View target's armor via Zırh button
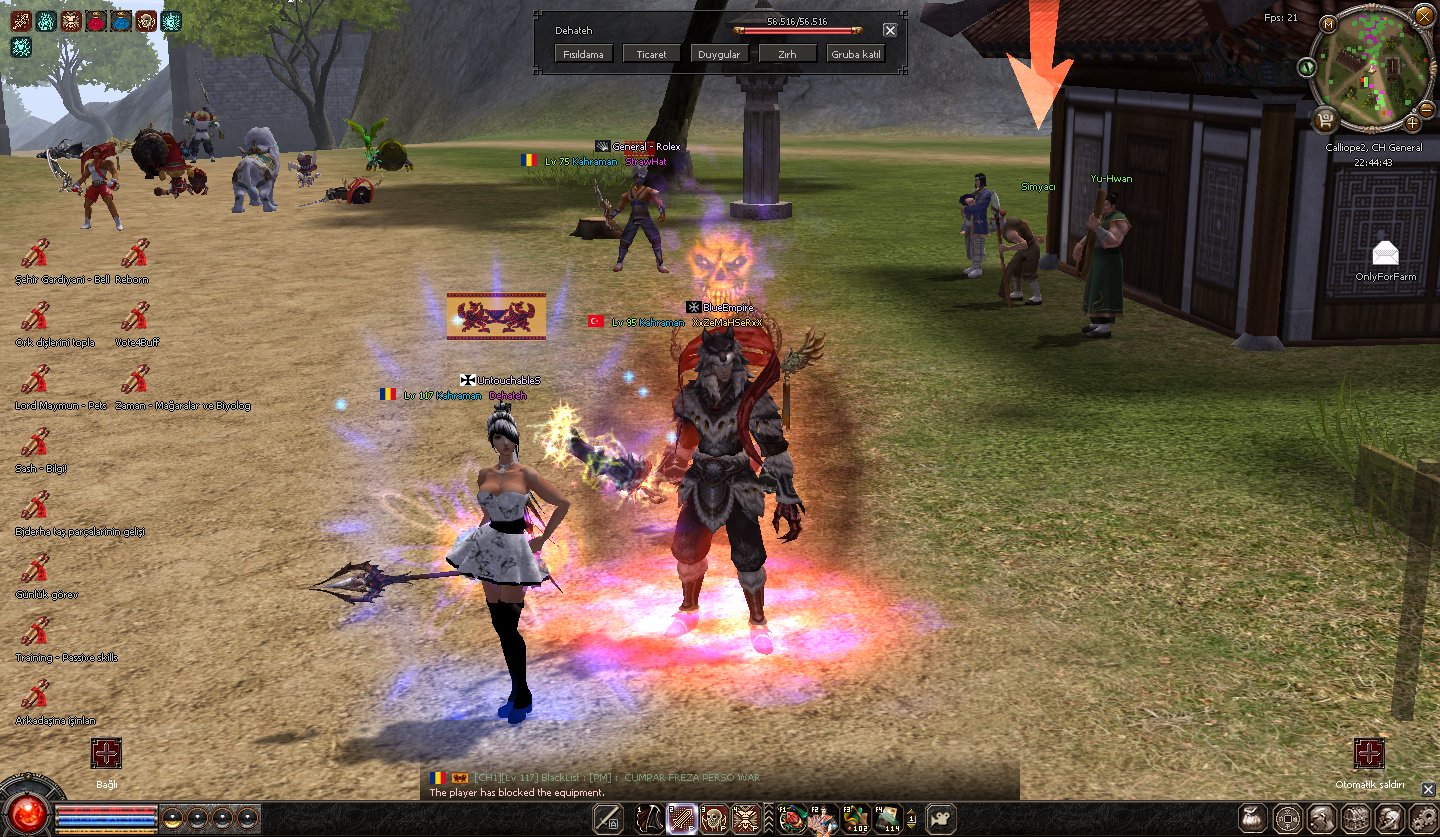The image size is (1440, 837). coord(787,54)
